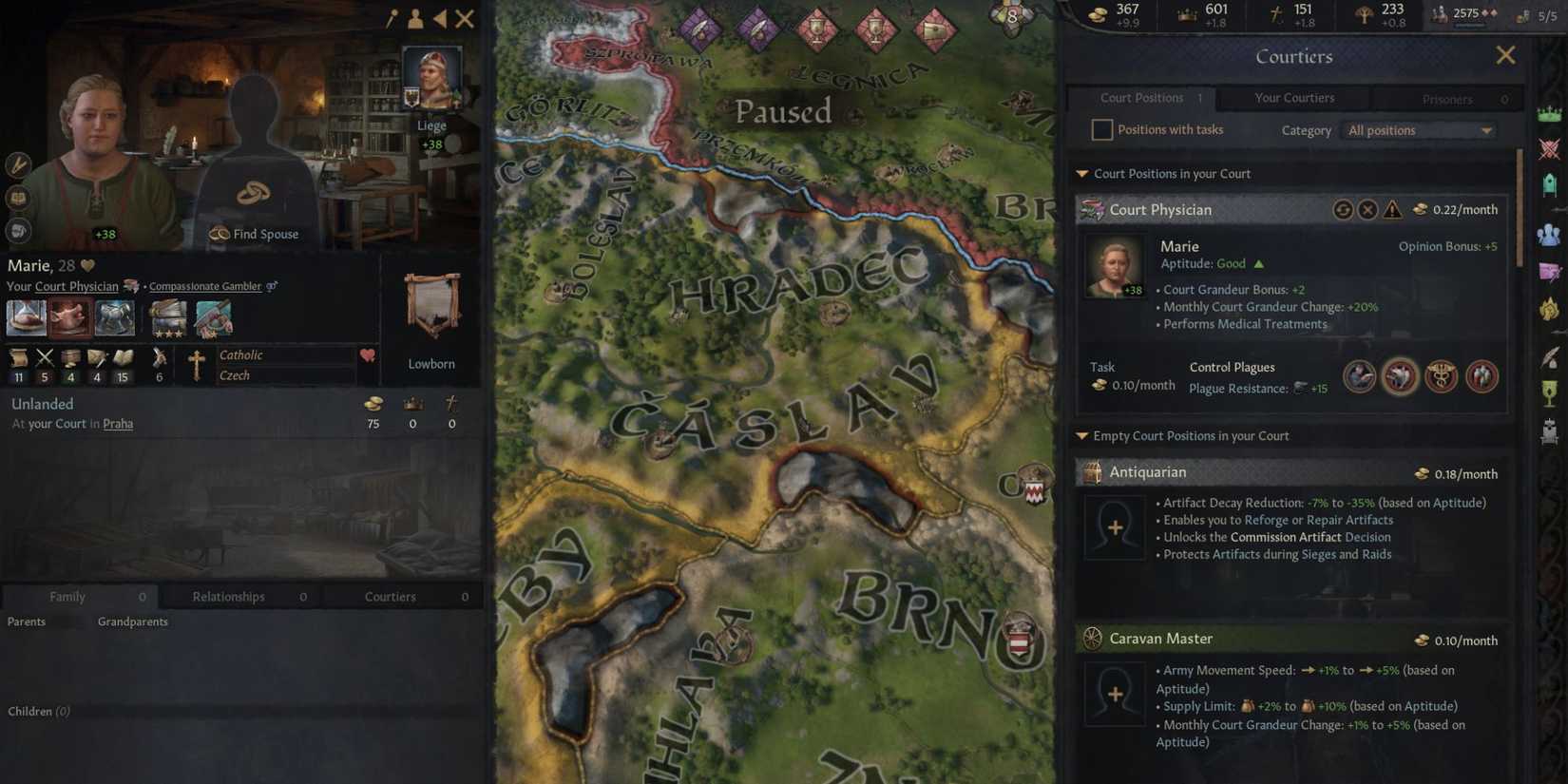Open the crown icon in the right sidebar
Image resolution: width=1568 pixels, height=784 pixels.
(1549, 112)
